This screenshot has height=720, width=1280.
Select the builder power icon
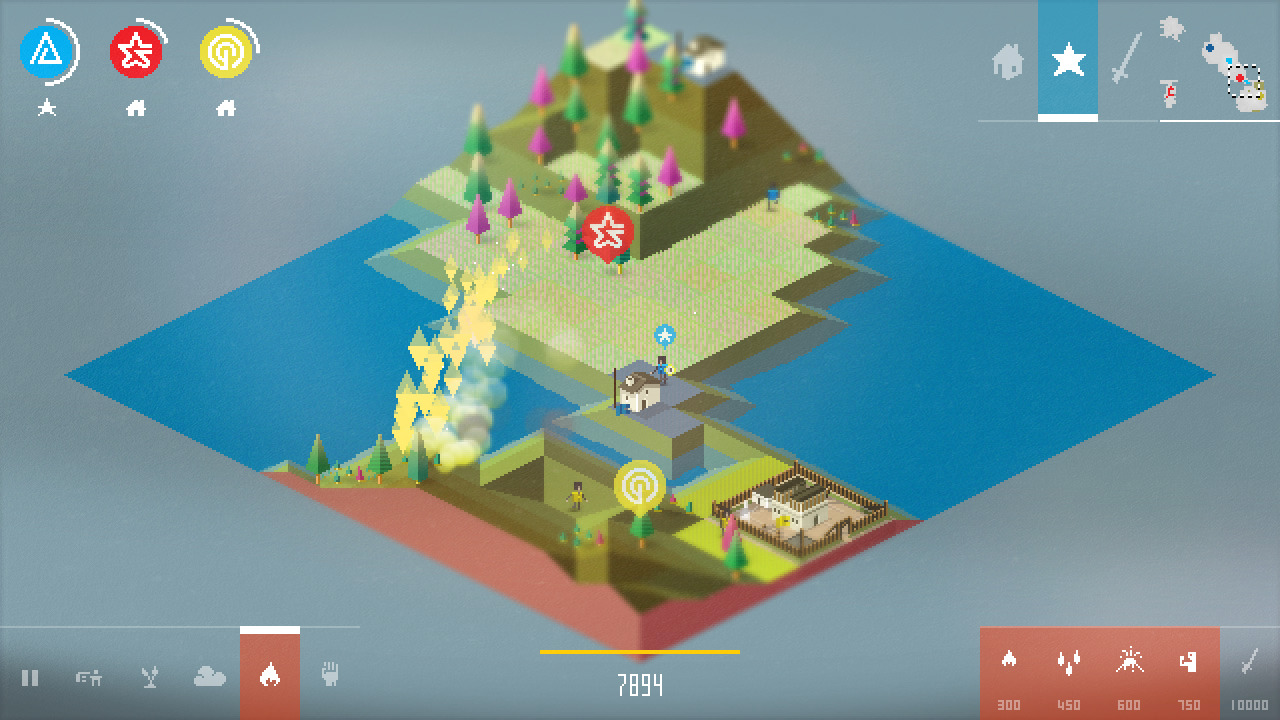[x=89, y=678]
